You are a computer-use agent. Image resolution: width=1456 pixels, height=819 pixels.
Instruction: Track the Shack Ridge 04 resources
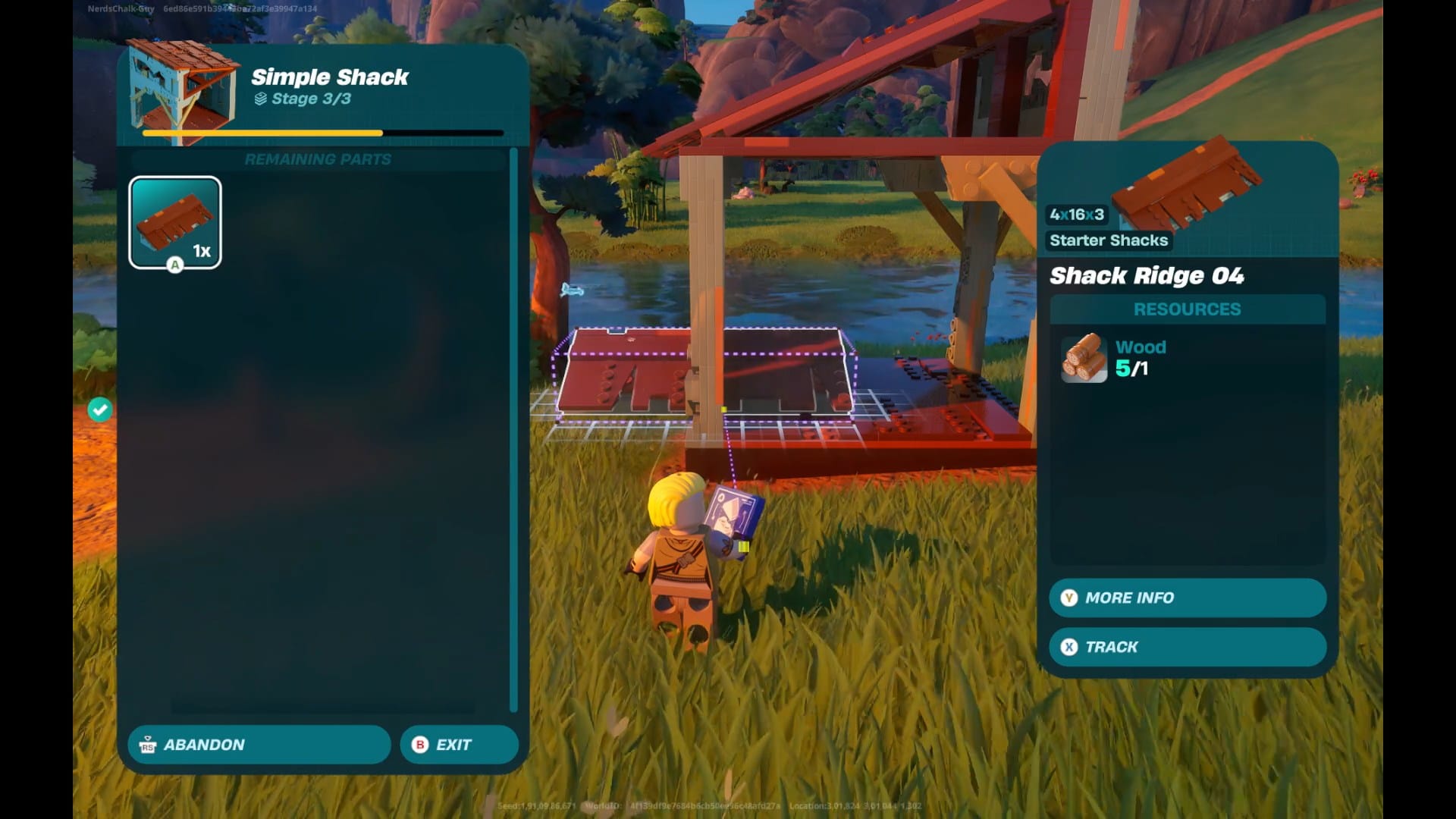[x=1187, y=647]
